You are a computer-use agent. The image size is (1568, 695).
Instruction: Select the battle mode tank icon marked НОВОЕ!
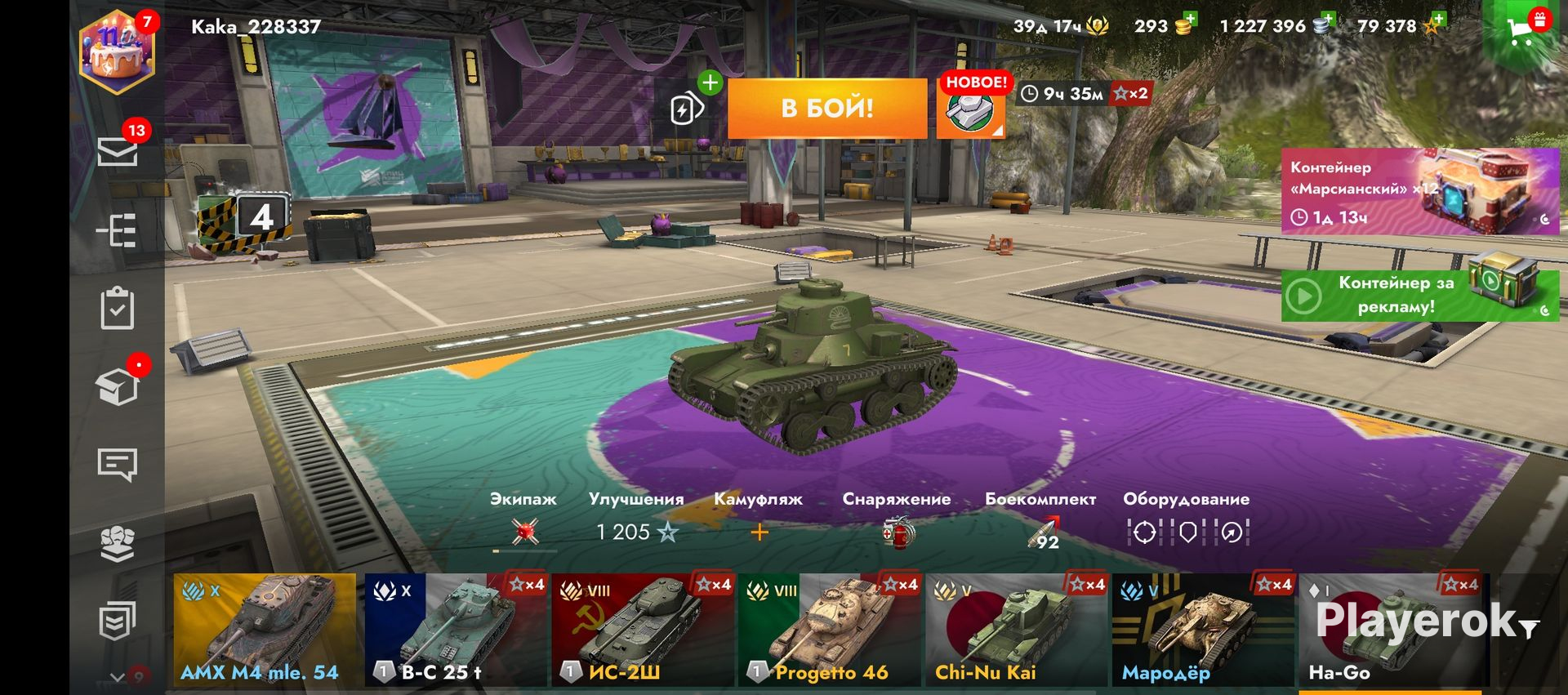[x=970, y=110]
